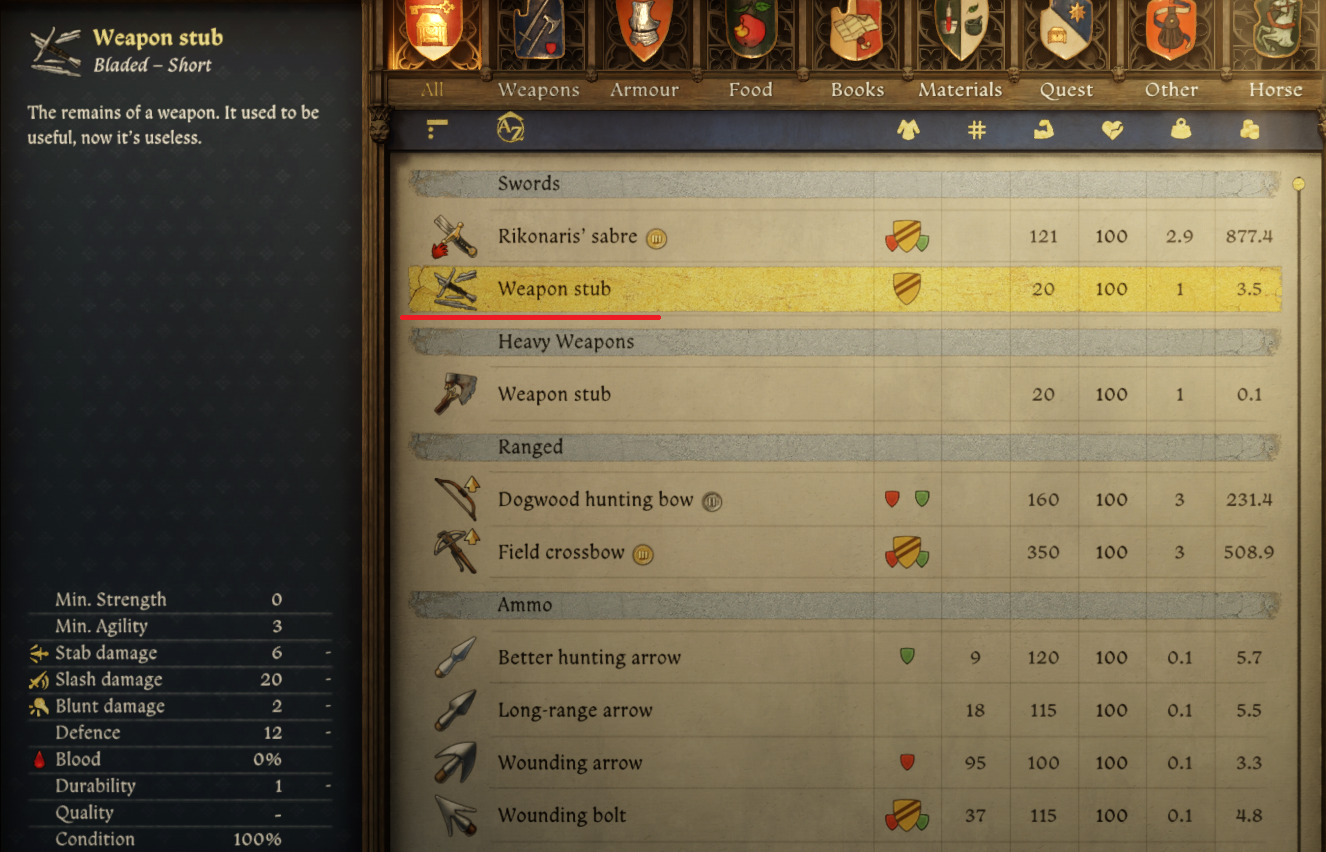Toggle the equipped-clothing sort icon

click(x=908, y=129)
